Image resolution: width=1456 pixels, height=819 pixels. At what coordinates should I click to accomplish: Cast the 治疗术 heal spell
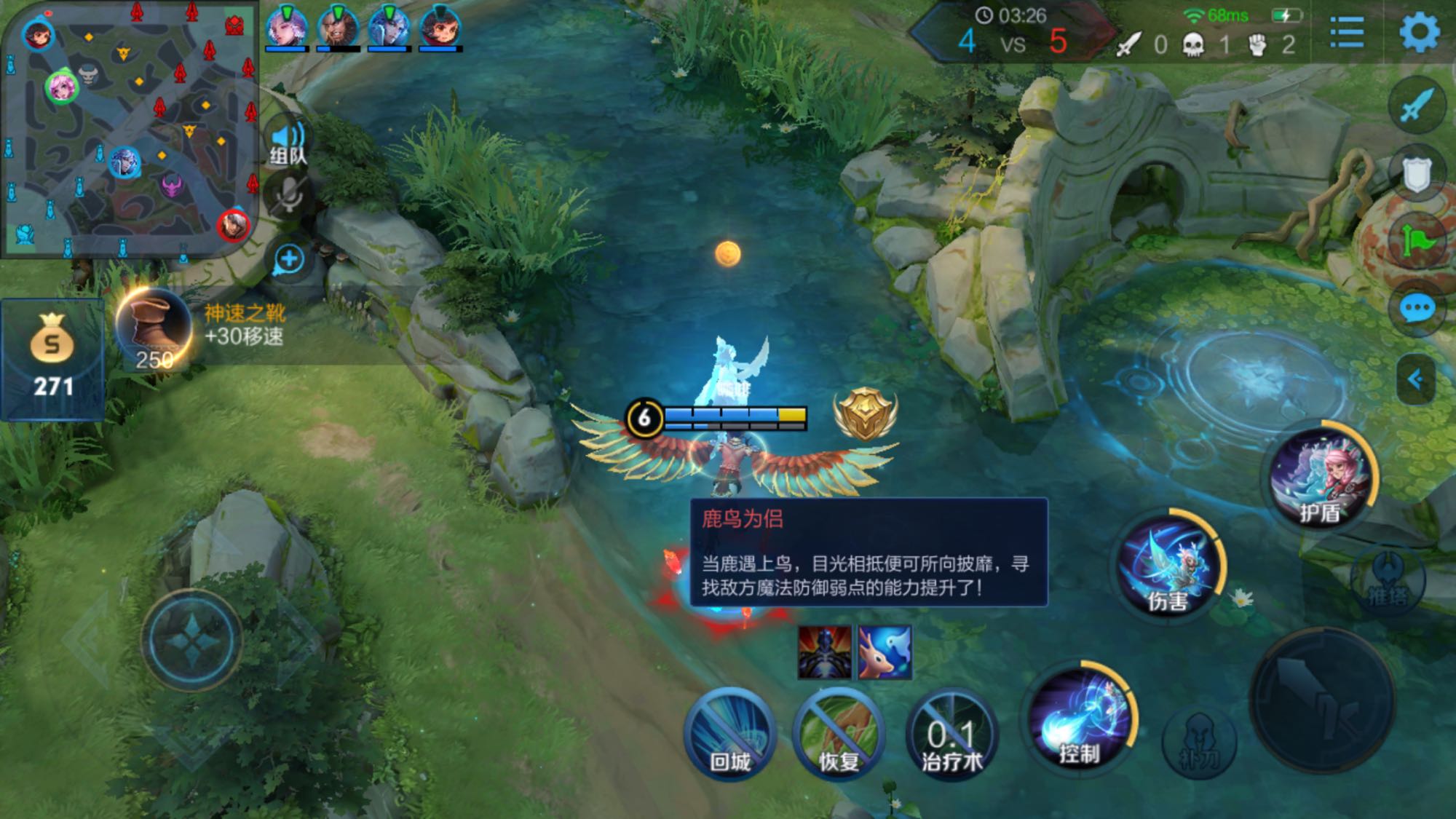[951, 734]
